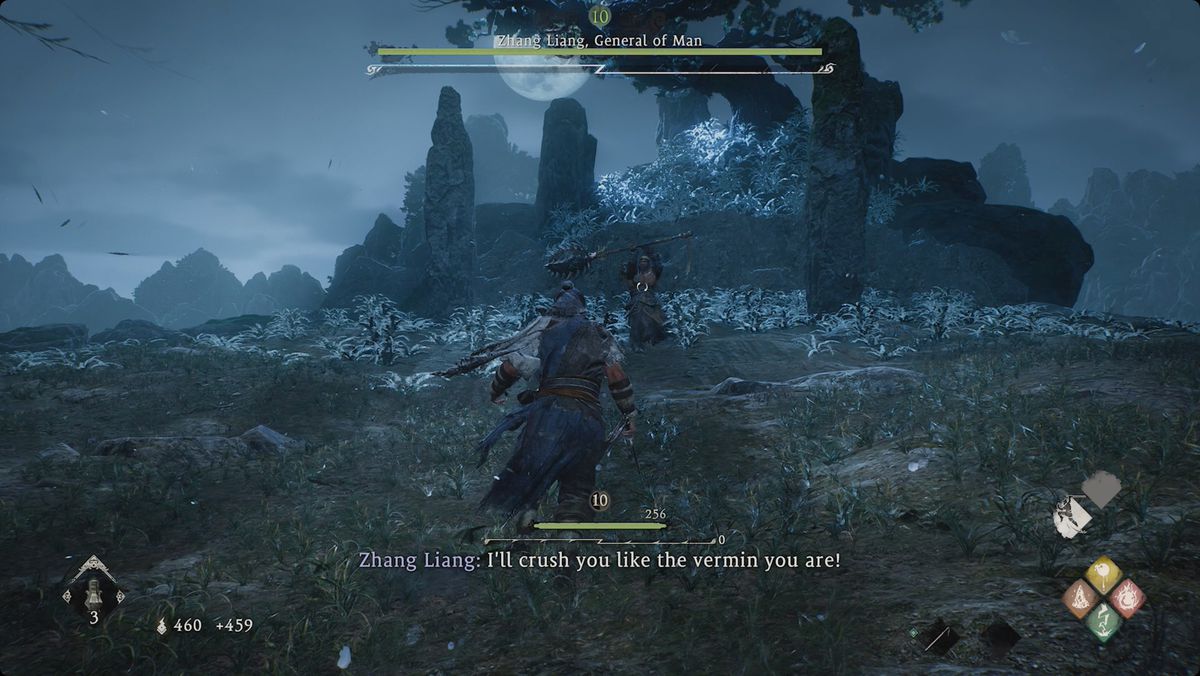The image size is (1200, 676).
Task: Cast the orange spike wizardry spell
Action: click(x=1081, y=597)
